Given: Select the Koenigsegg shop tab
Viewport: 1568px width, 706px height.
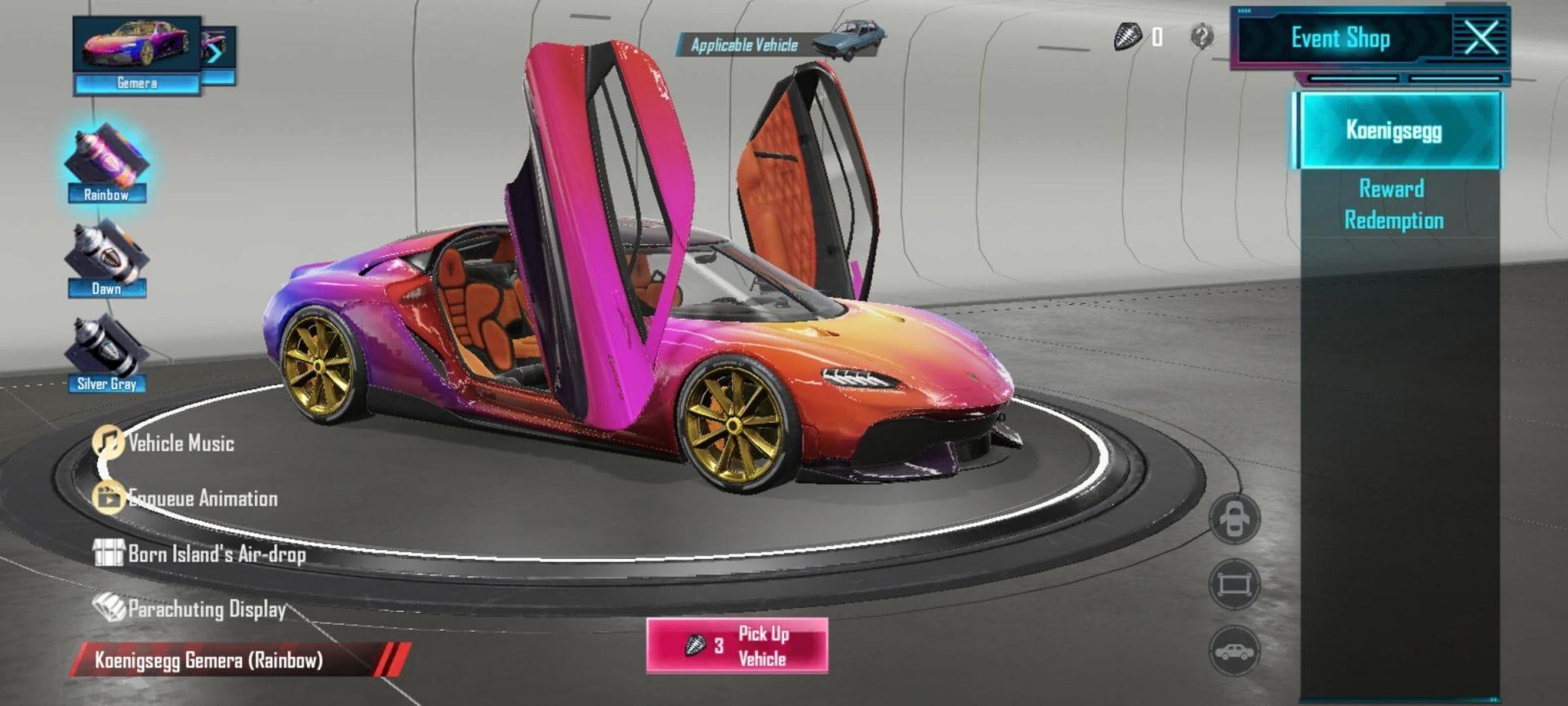Looking at the screenshot, I should click(x=1395, y=131).
